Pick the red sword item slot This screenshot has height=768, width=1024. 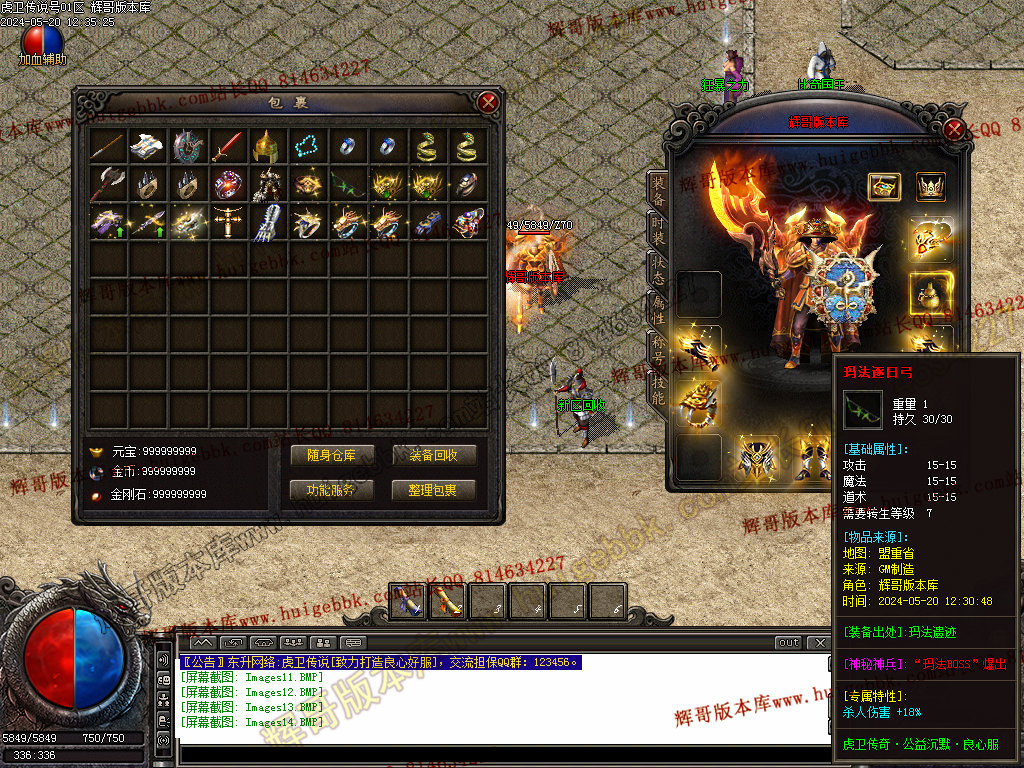pos(227,146)
